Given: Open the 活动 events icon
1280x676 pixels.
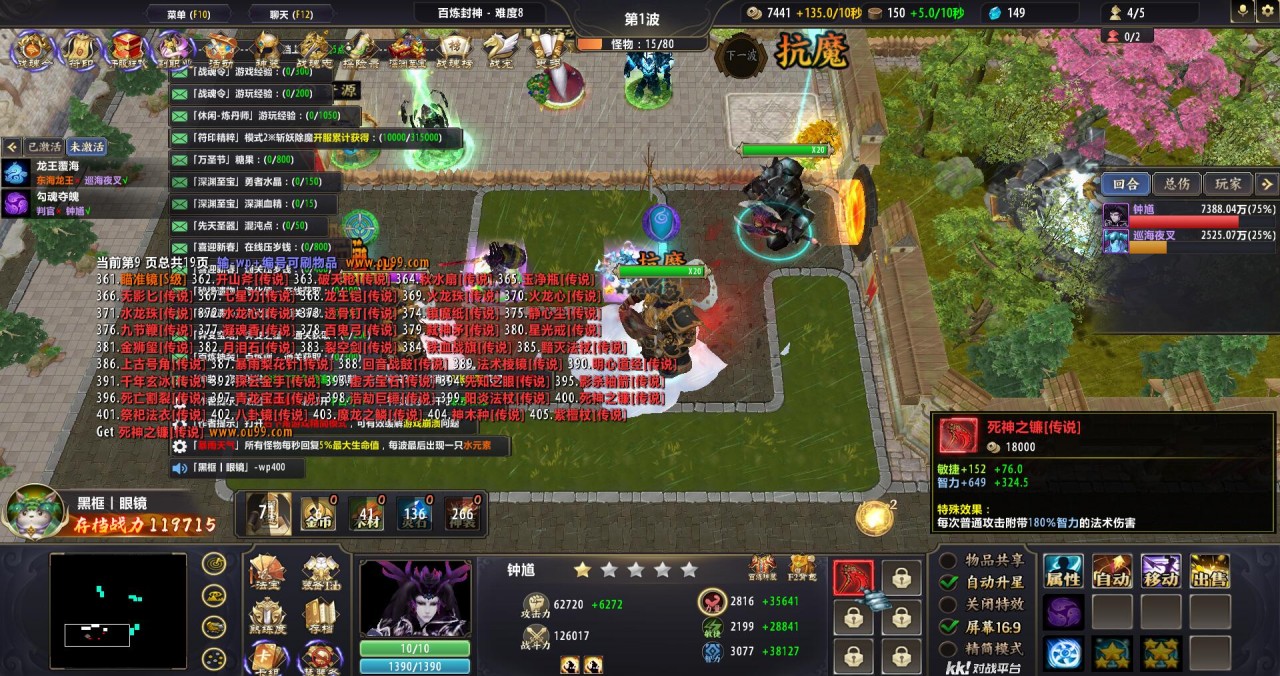Looking at the screenshot, I should tap(220, 49).
